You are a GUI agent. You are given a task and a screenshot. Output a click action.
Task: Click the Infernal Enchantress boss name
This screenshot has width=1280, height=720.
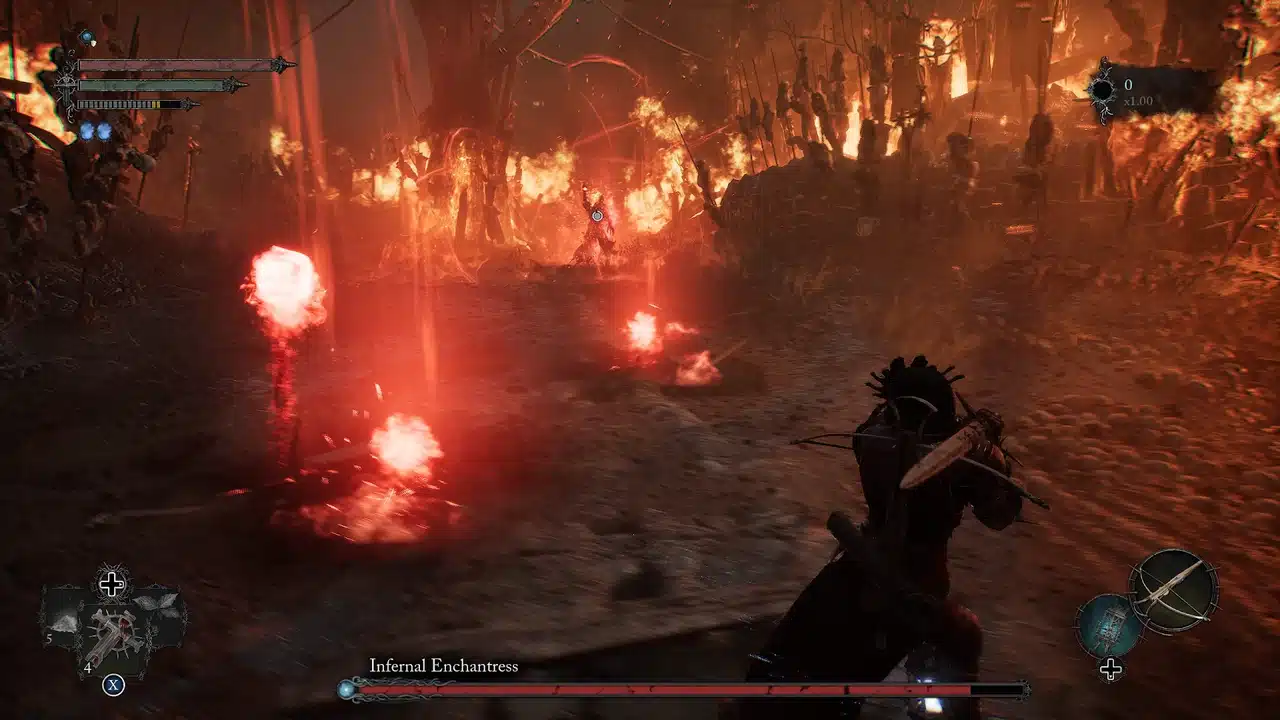pyautogui.click(x=445, y=664)
